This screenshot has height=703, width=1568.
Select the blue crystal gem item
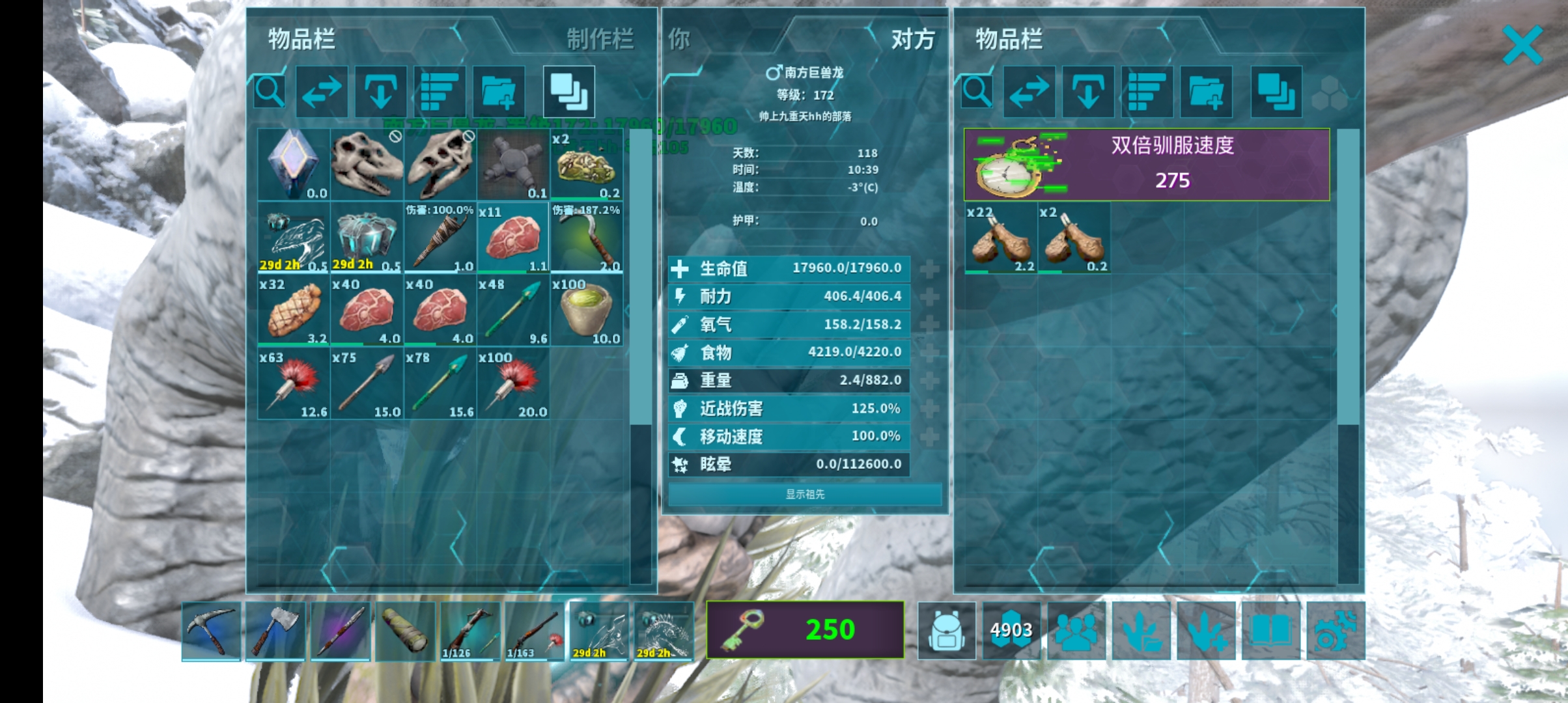(294, 164)
